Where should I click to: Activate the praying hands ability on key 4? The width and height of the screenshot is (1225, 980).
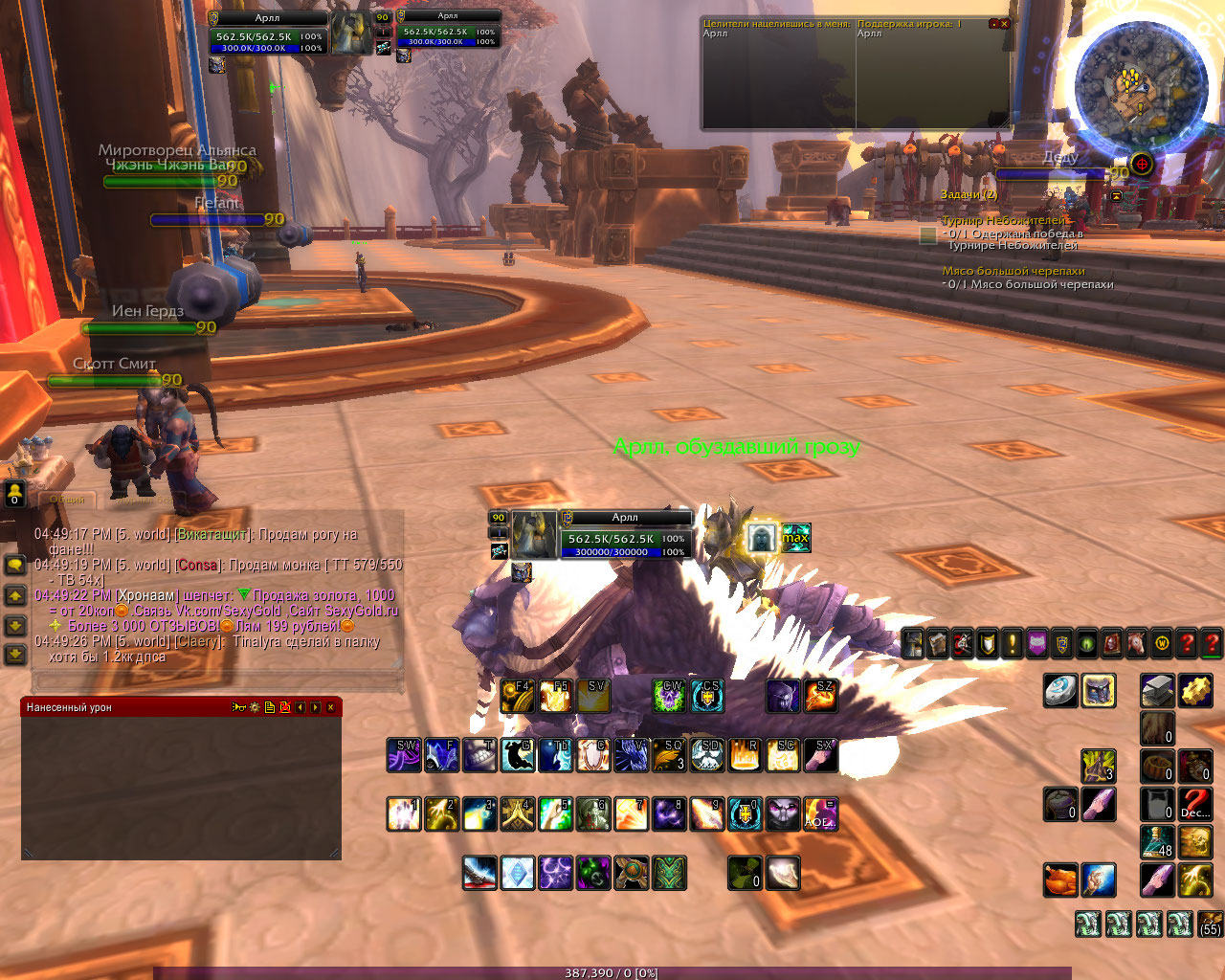click(x=518, y=814)
